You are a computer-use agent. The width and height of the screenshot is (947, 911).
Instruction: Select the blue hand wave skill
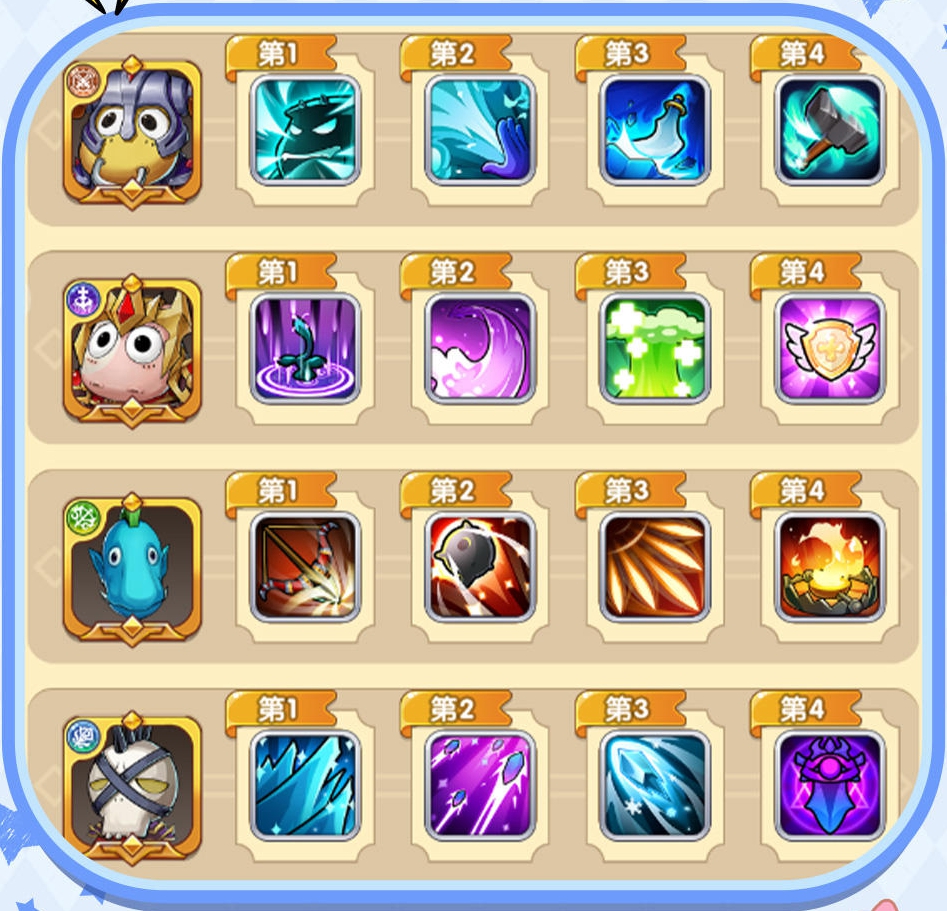(480, 130)
